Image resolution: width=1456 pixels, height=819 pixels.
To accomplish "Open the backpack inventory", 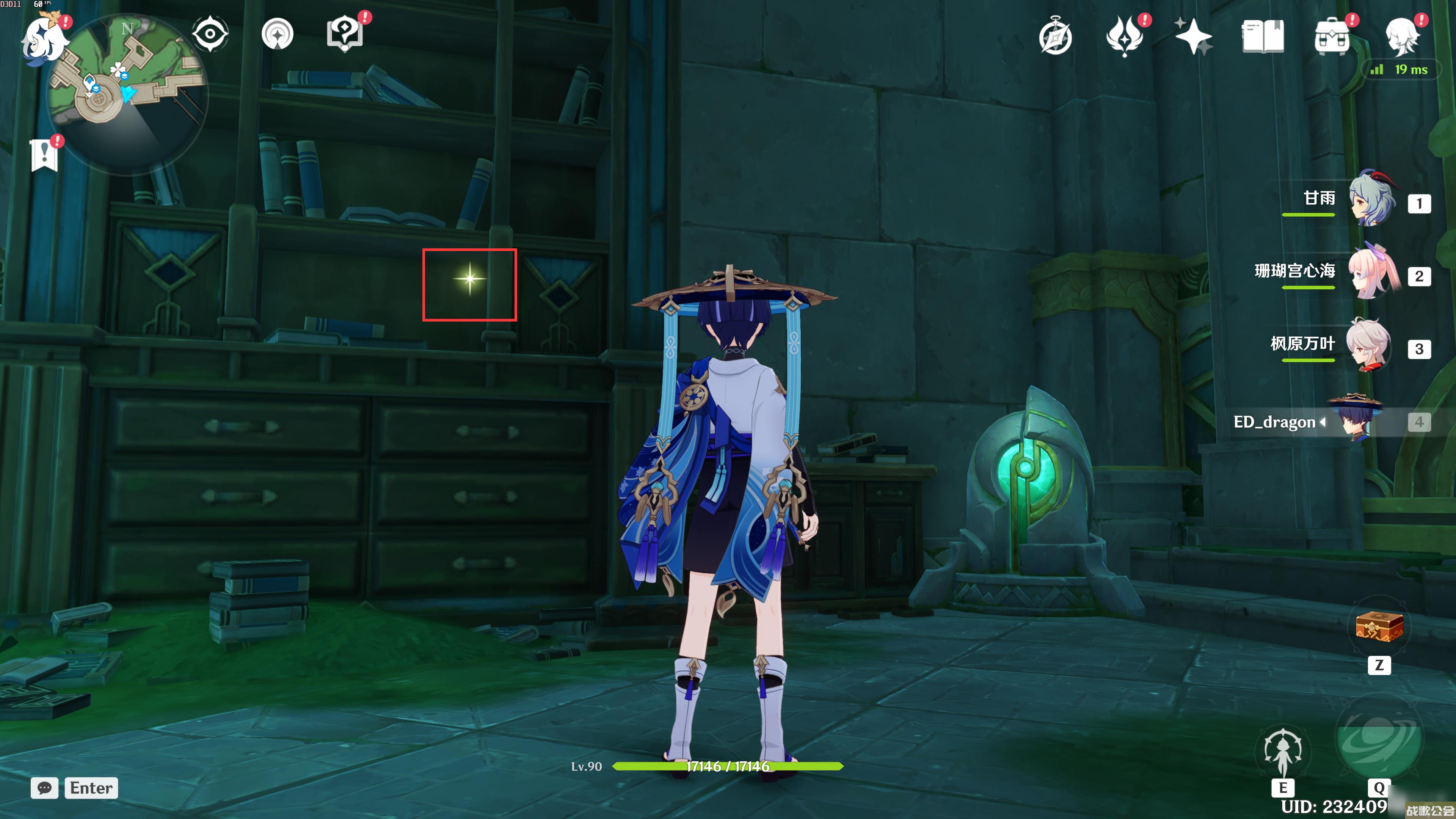I will (x=1332, y=37).
